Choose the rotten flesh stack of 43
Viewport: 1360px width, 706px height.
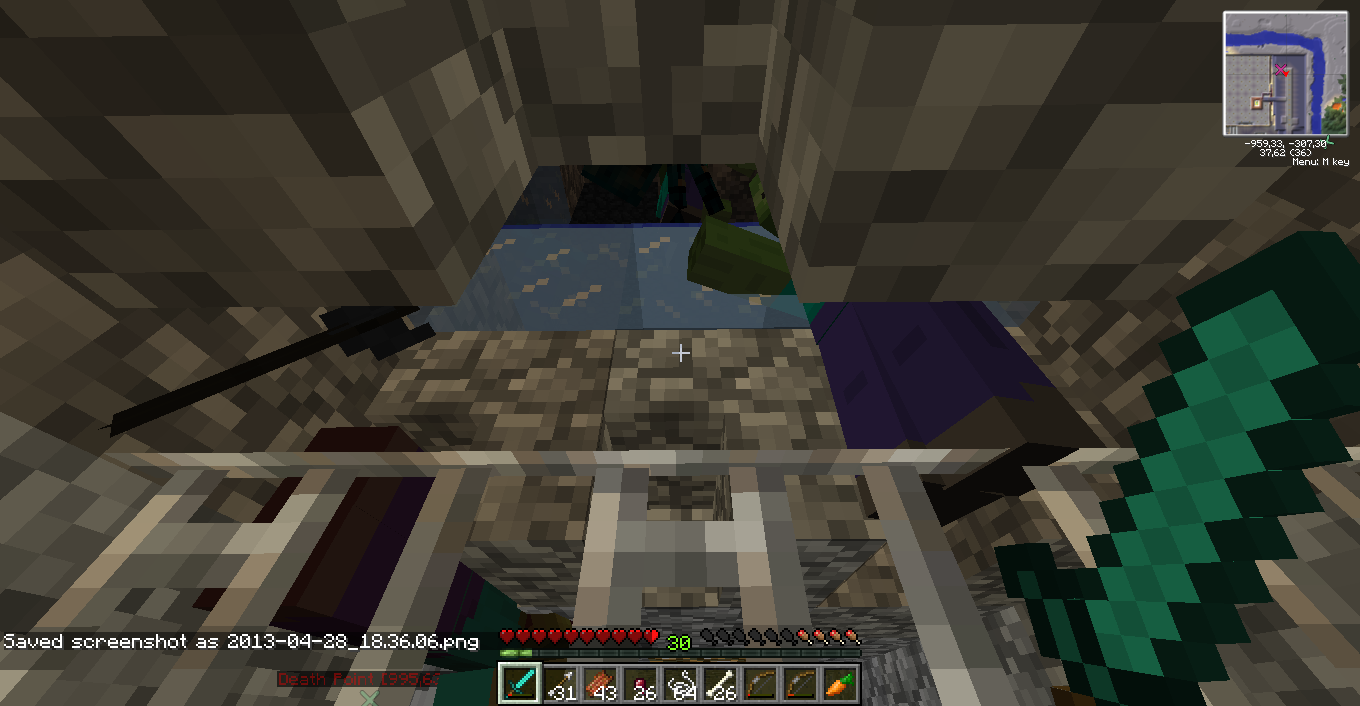tap(600, 683)
